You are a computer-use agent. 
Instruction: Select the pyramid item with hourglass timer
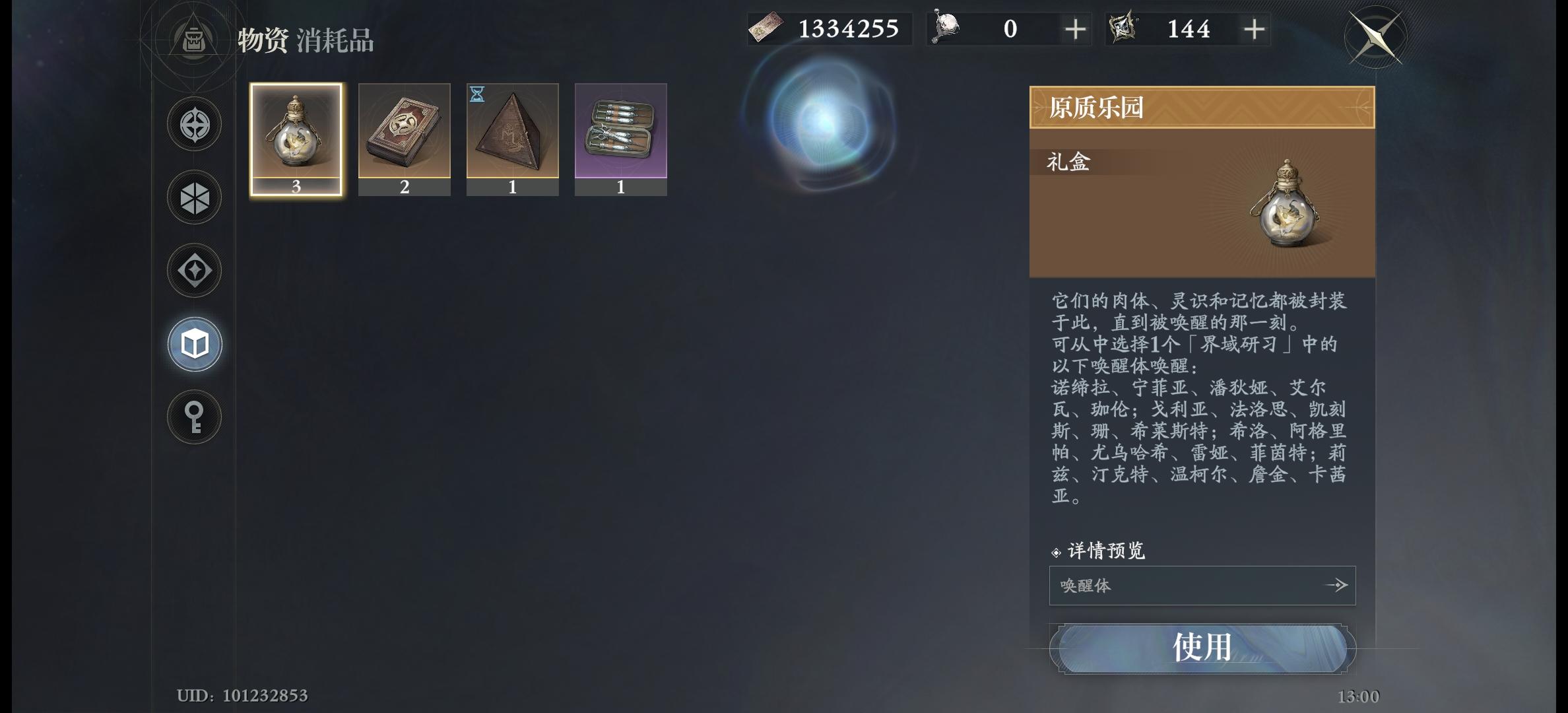[x=513, y=137]
